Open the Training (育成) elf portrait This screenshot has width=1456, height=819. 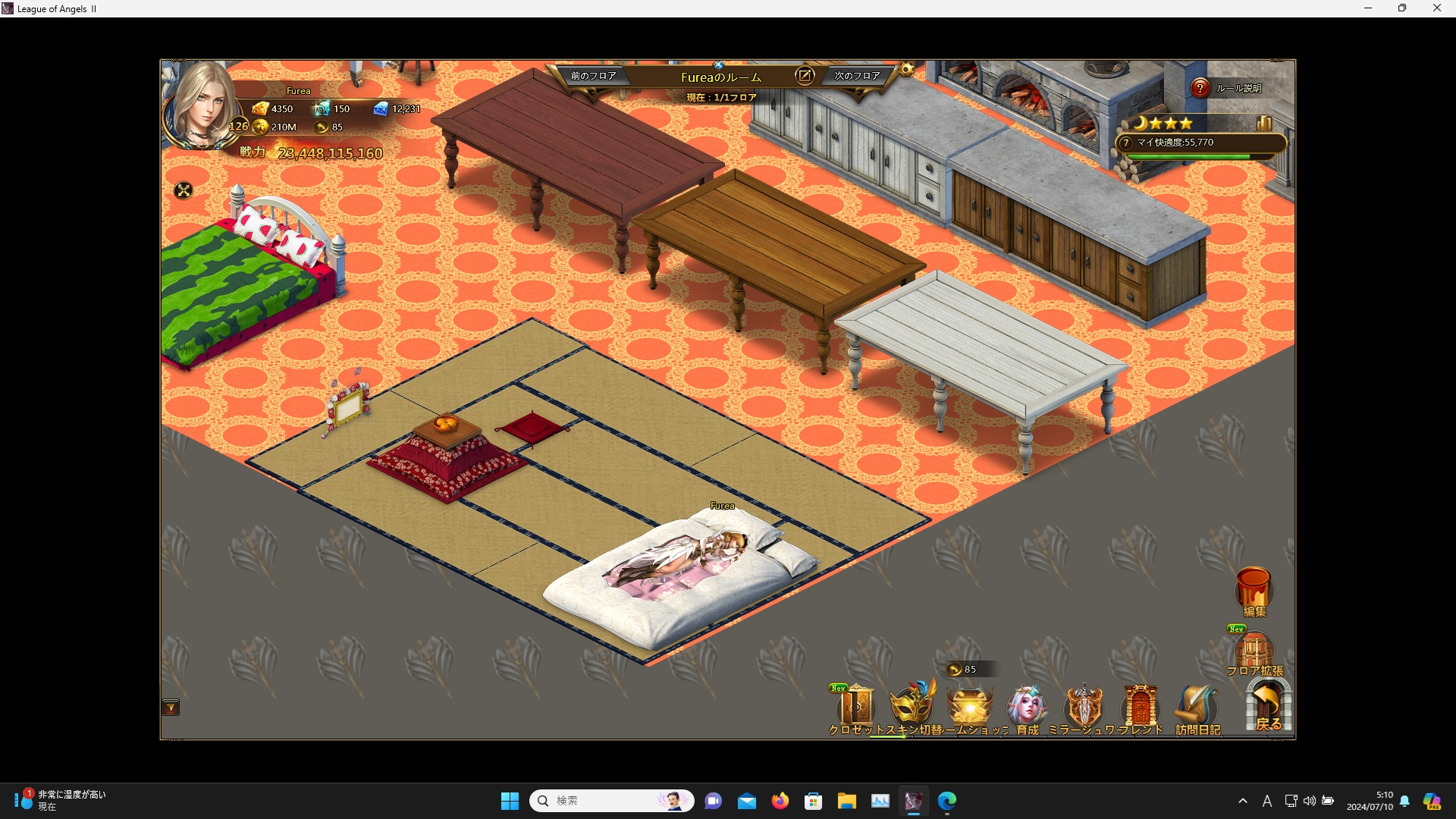(x=1027, y=707)
